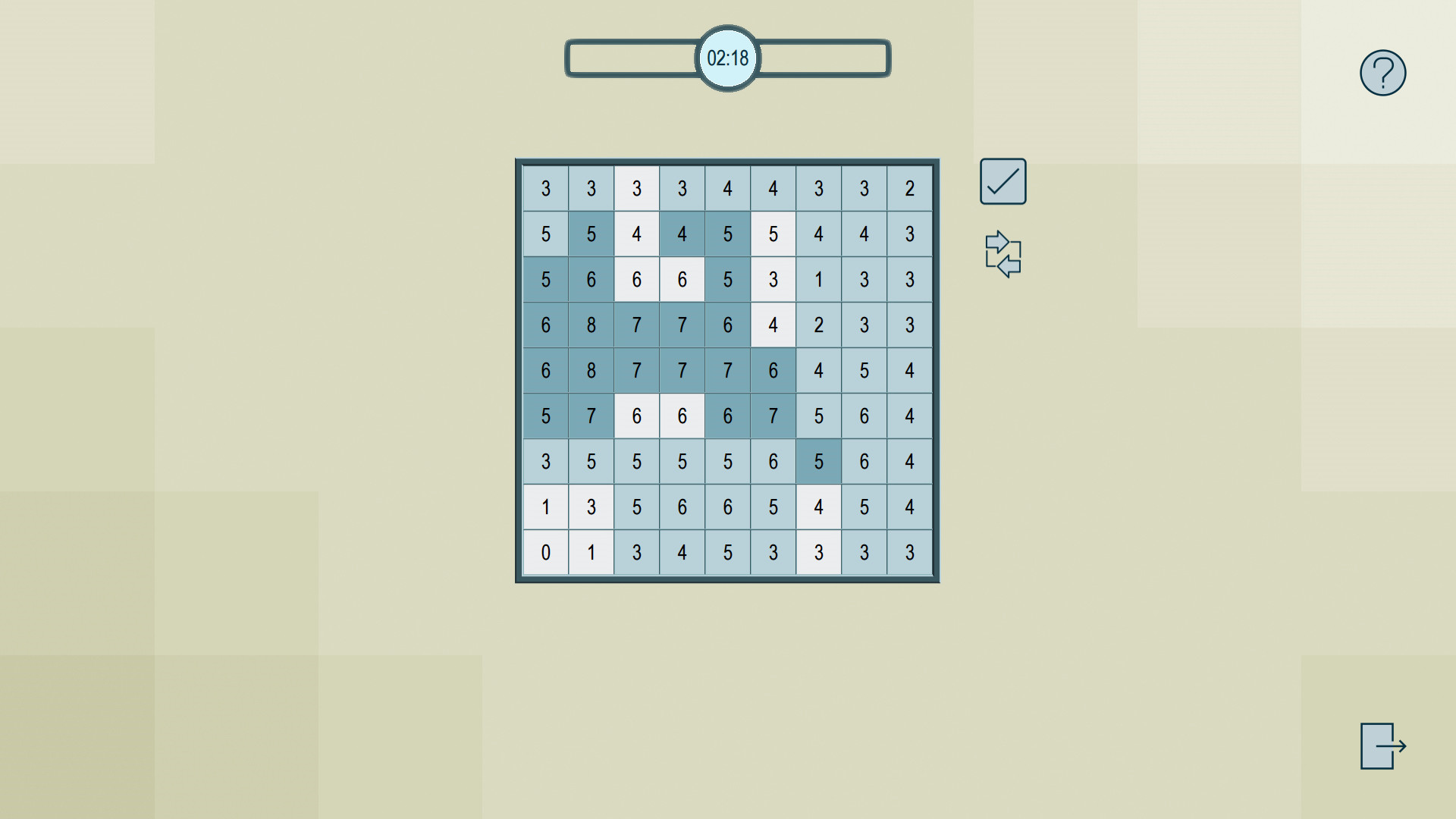Click the checkmark to verify the puzzle
The width and height of the screenshot is (1456, 819).
point(1002,180)
